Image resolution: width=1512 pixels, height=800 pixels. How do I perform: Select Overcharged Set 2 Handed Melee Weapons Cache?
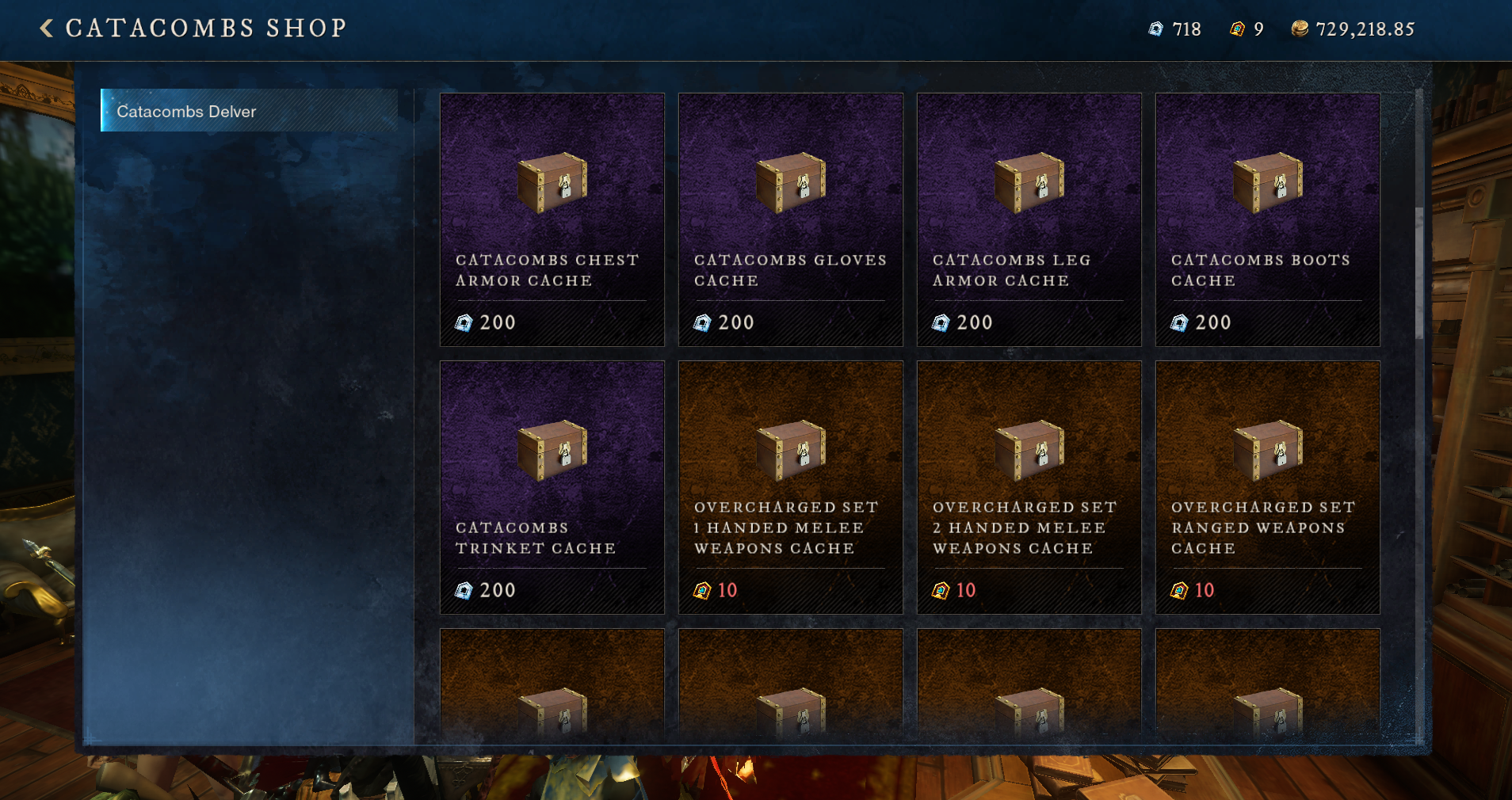[1029, 487]
